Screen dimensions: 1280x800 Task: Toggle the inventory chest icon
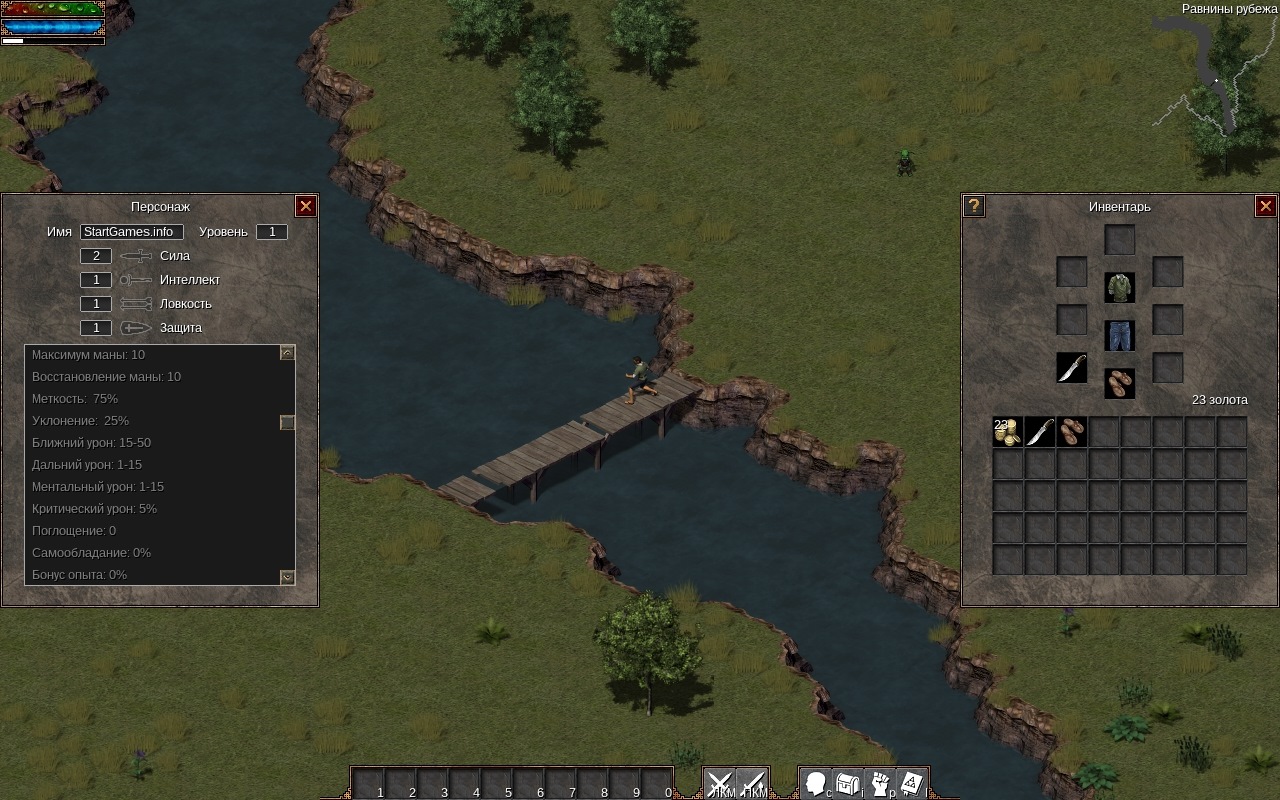[x=848, y=784]
